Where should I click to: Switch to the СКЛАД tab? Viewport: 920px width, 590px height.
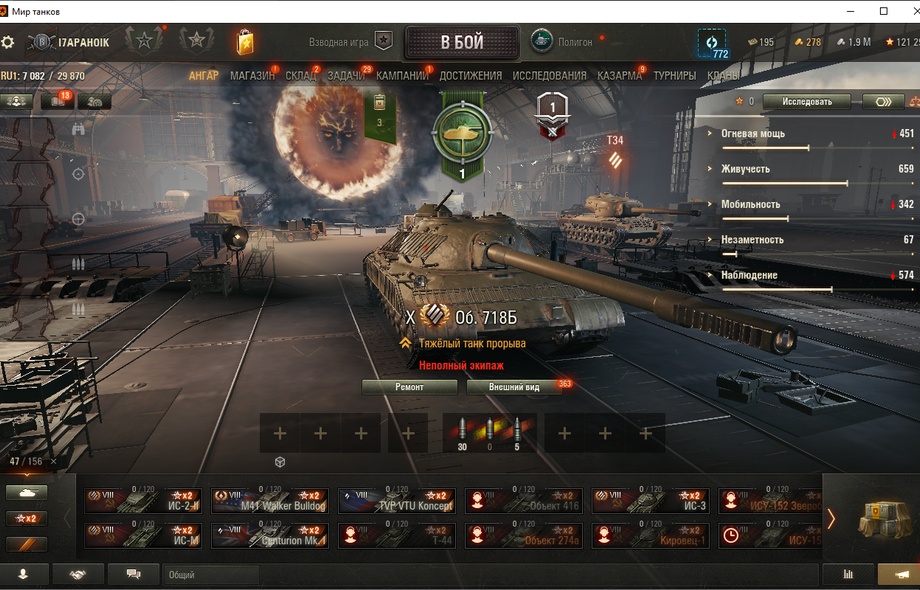pos(301,75)
